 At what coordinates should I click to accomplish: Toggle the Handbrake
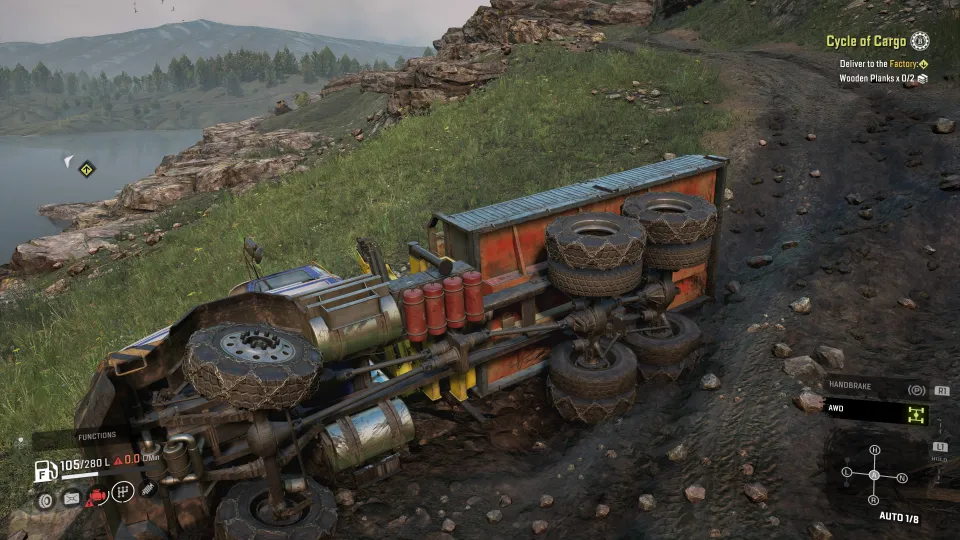pyautogui.click(x=915, y=390)
